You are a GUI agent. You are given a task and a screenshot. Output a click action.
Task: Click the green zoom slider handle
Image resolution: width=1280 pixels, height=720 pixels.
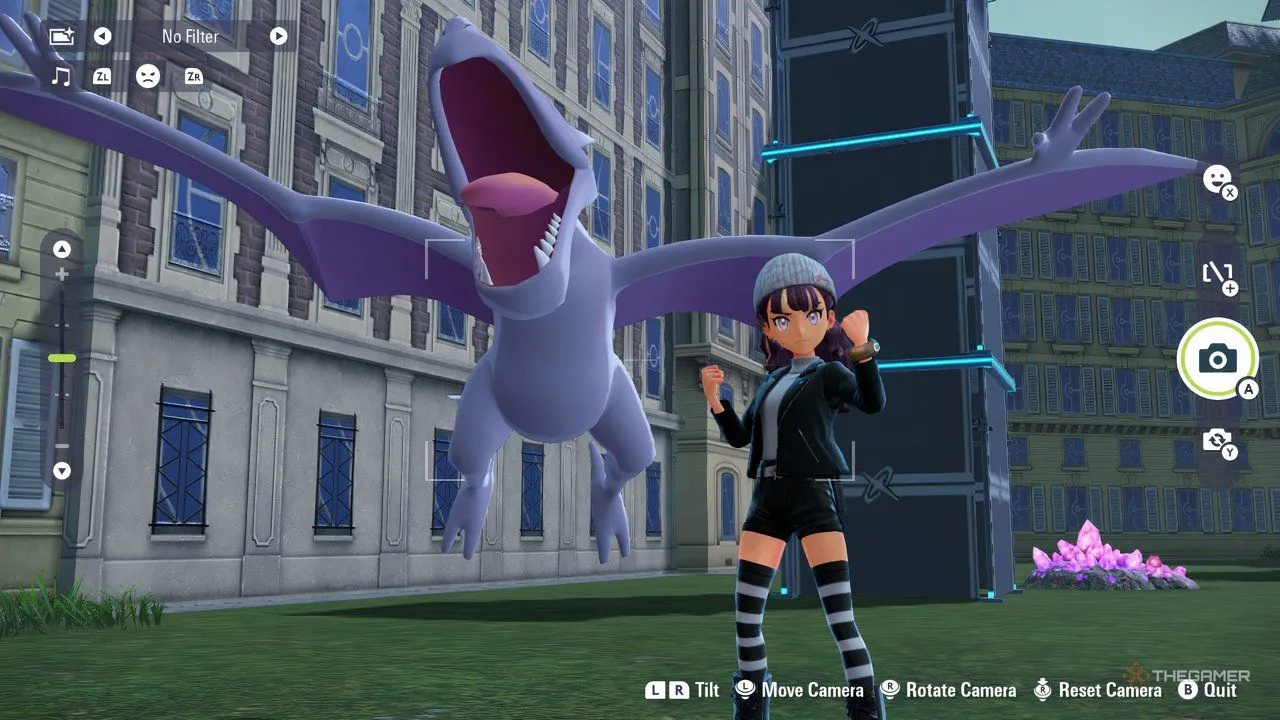point(62,355)
